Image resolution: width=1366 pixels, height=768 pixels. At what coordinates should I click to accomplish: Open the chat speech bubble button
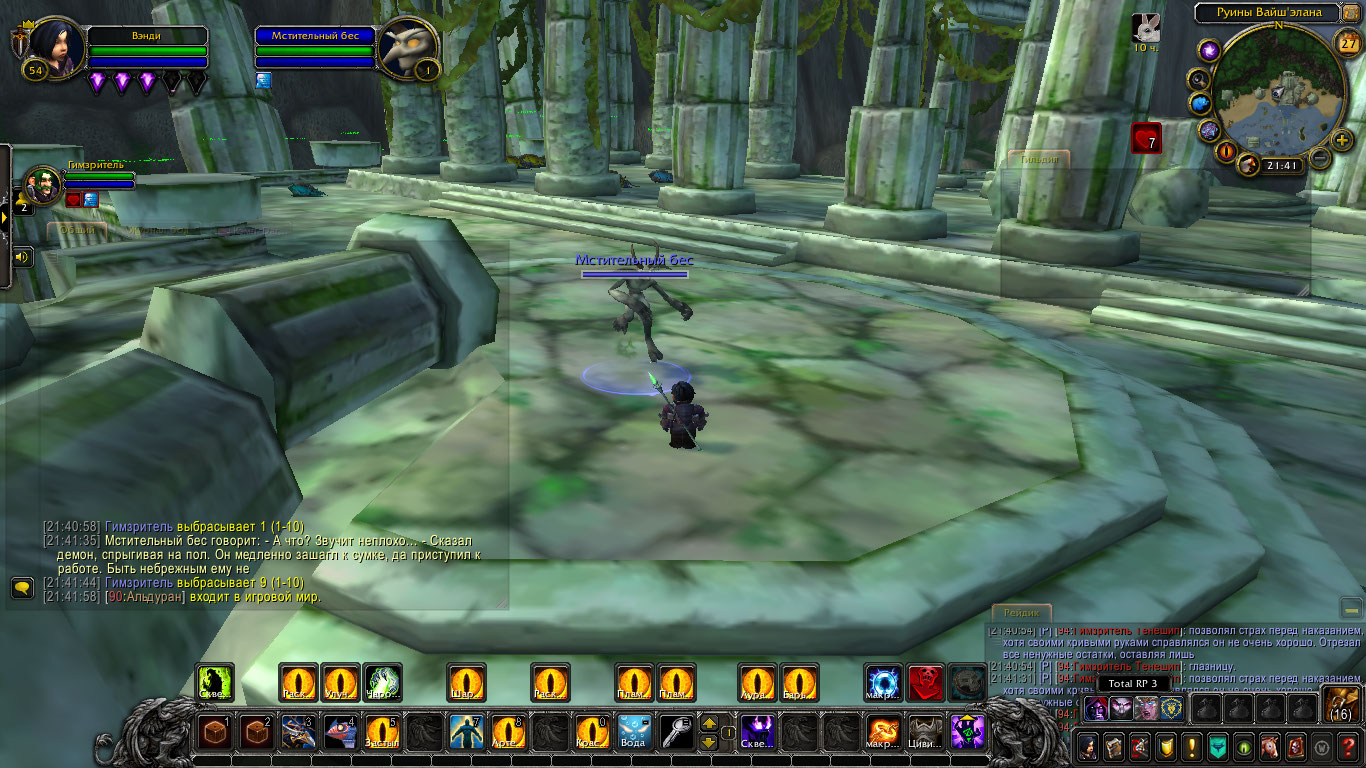click(22, 587)
